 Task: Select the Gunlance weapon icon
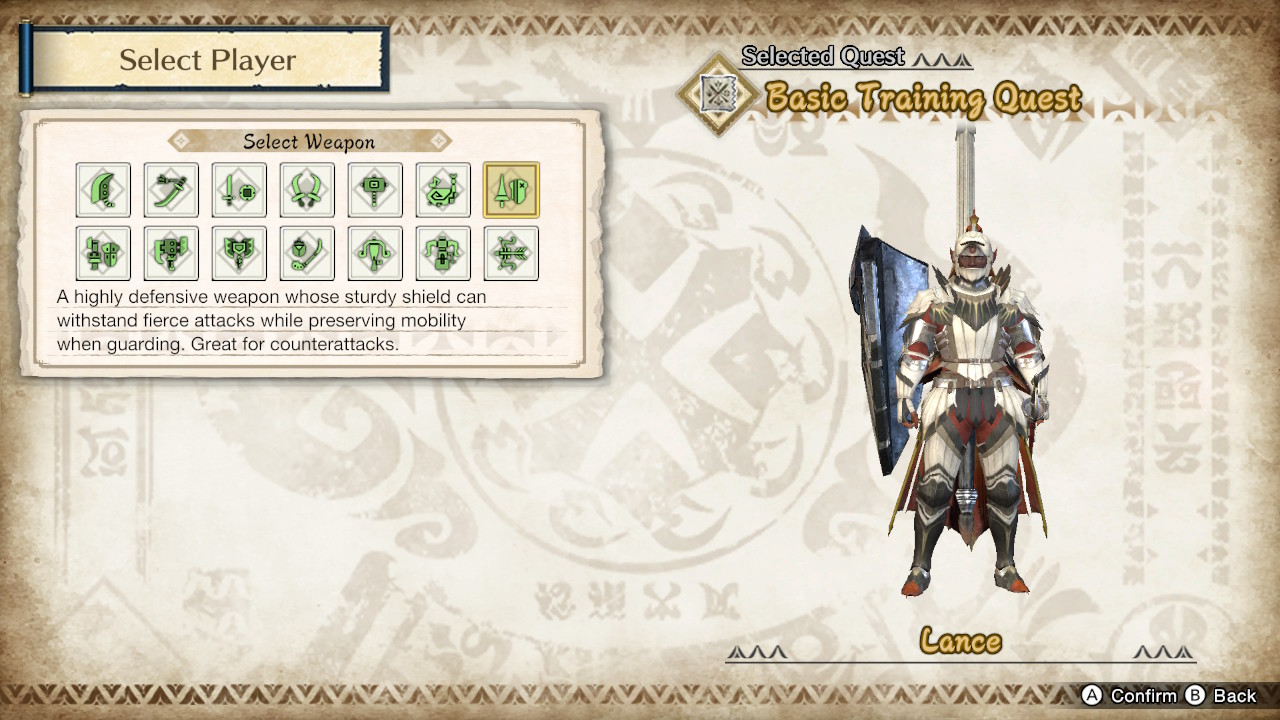[103, 253]
